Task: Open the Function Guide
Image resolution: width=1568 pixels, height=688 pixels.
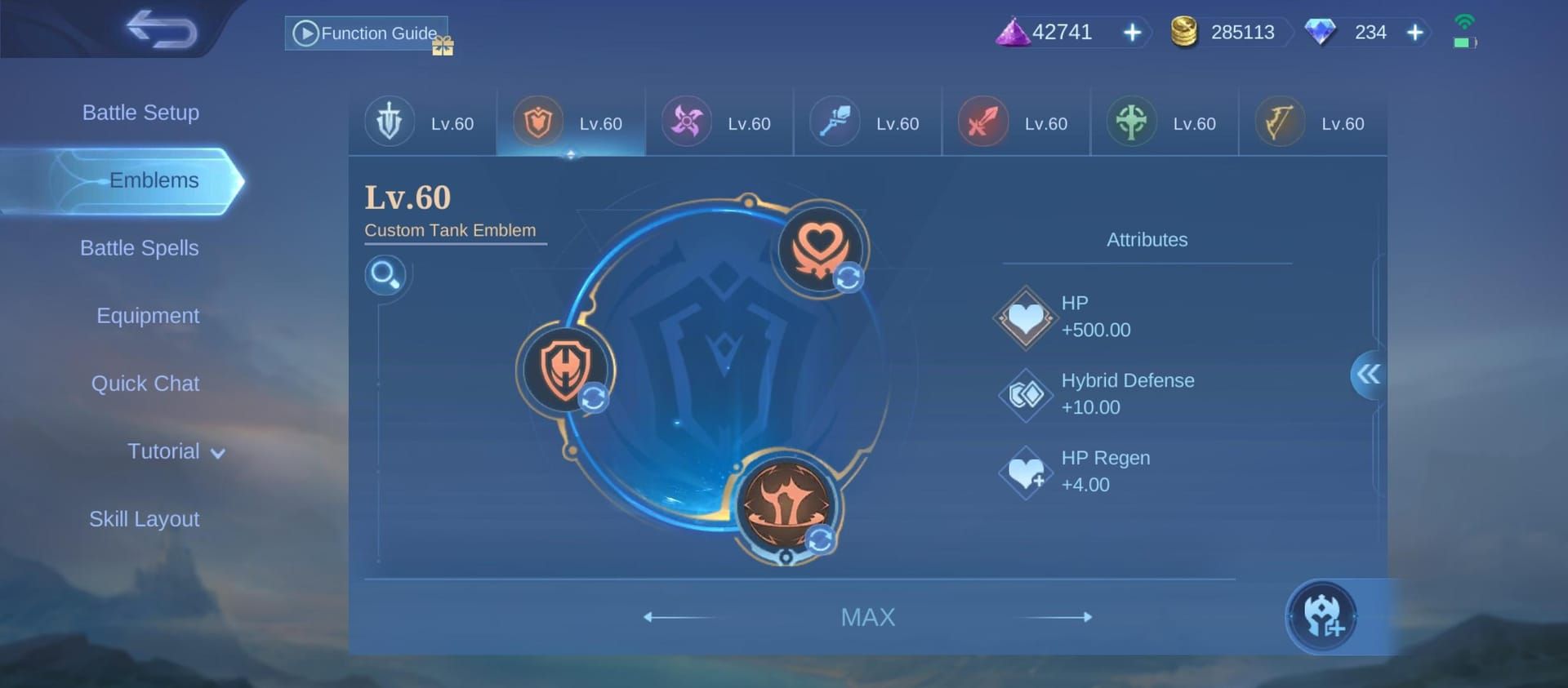Action: (366, 33)
